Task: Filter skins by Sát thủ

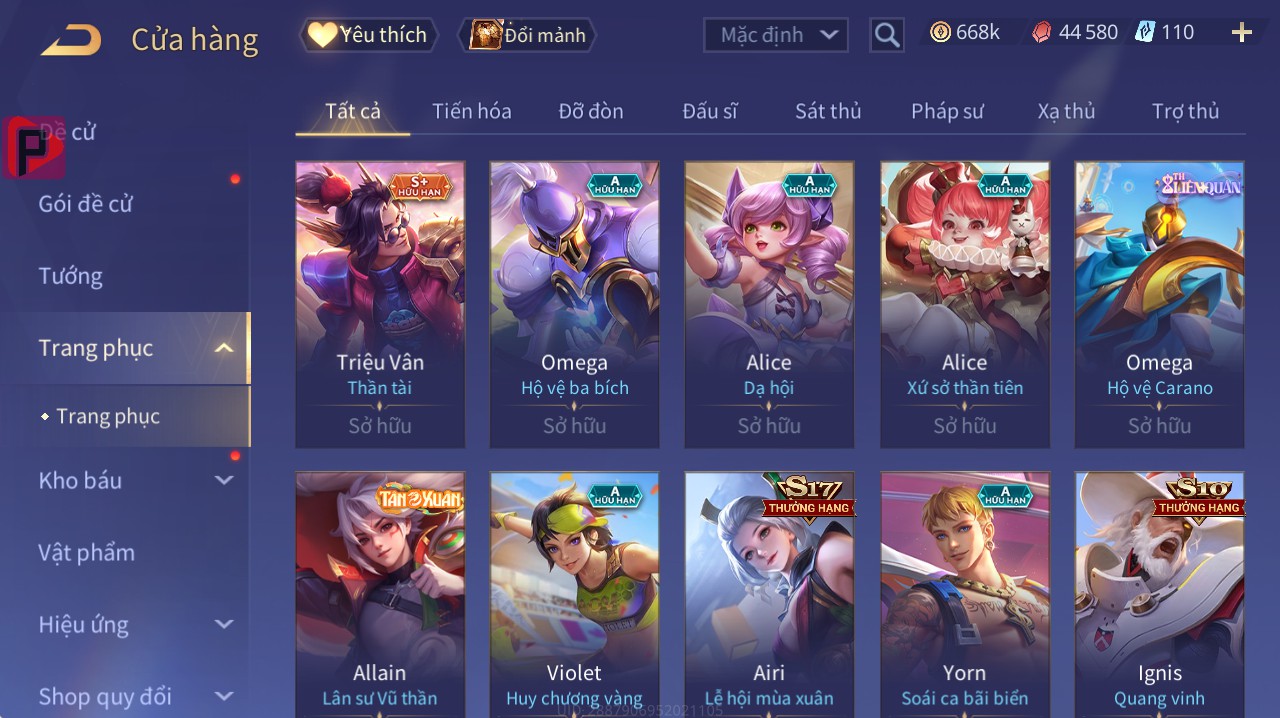Action: (828, 111)
